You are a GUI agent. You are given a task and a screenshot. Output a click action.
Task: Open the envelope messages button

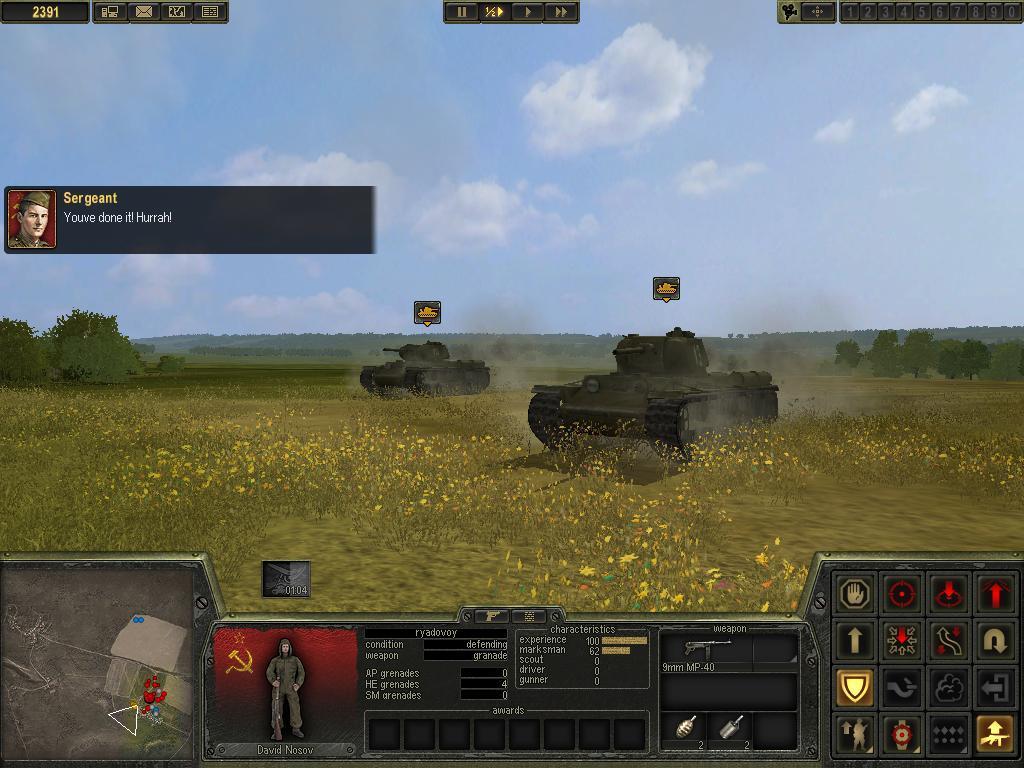[x=144, y=12]
